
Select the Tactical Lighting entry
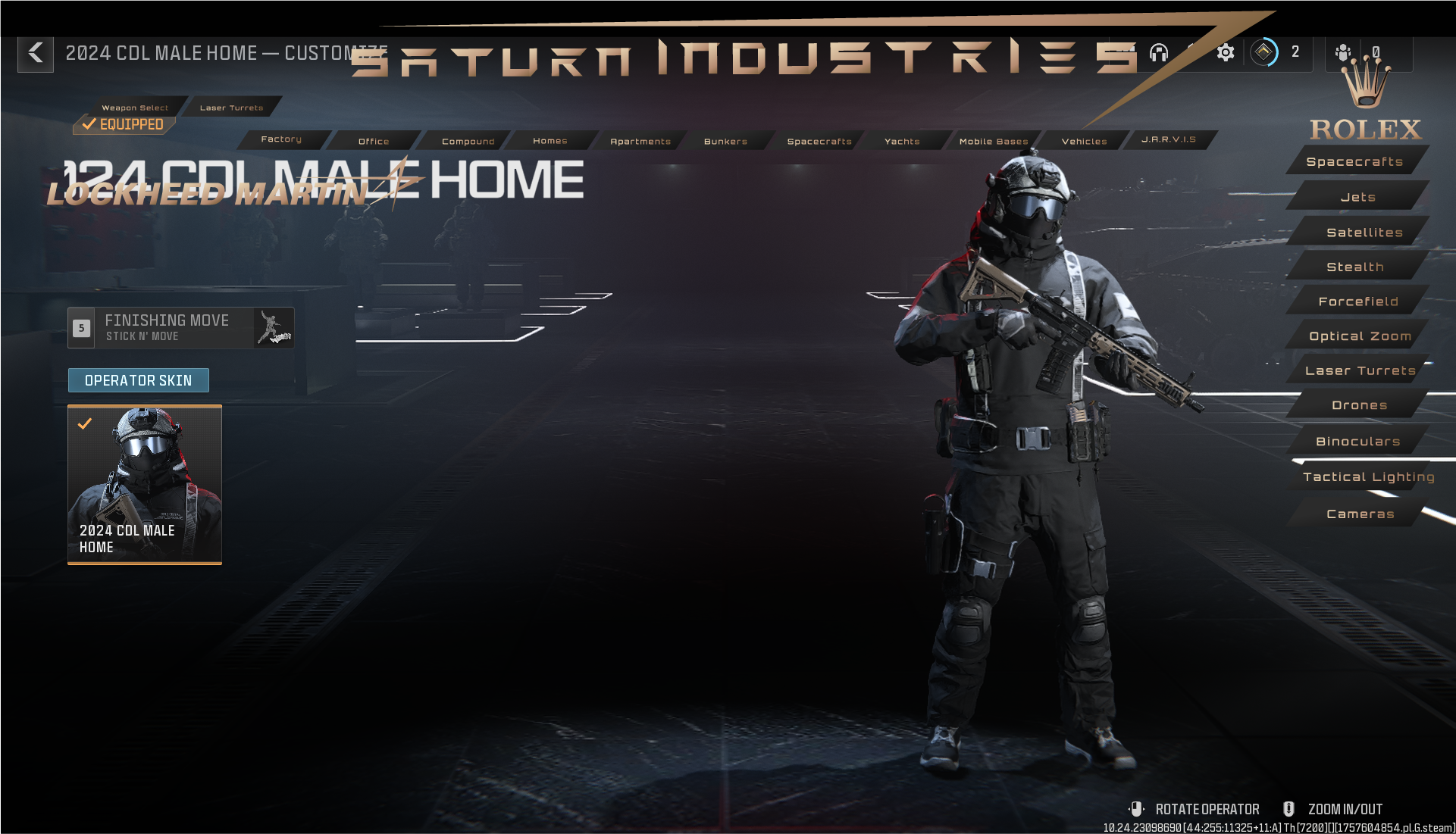[1368, 476]
